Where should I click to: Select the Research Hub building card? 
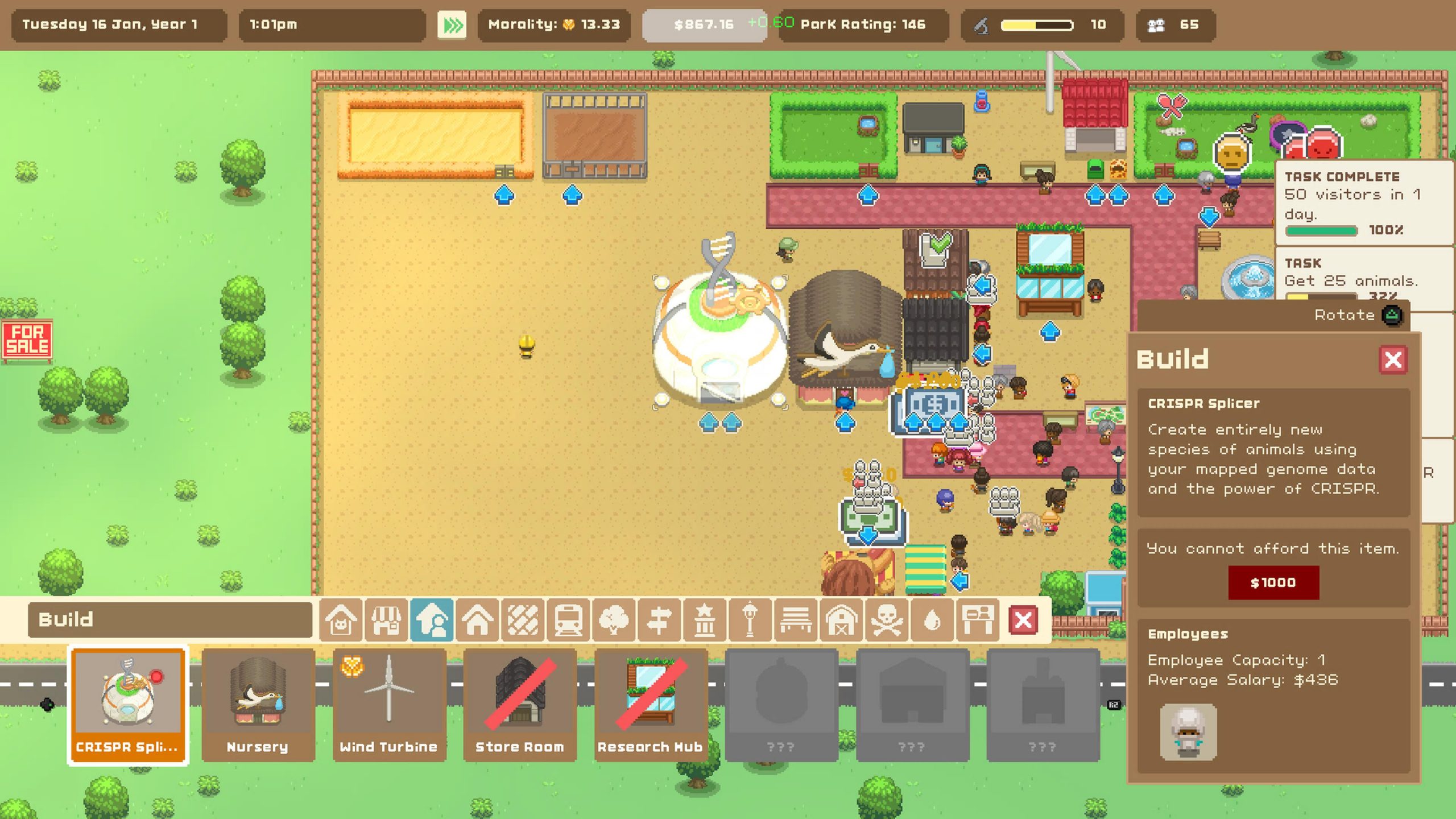tap(651, 705)
